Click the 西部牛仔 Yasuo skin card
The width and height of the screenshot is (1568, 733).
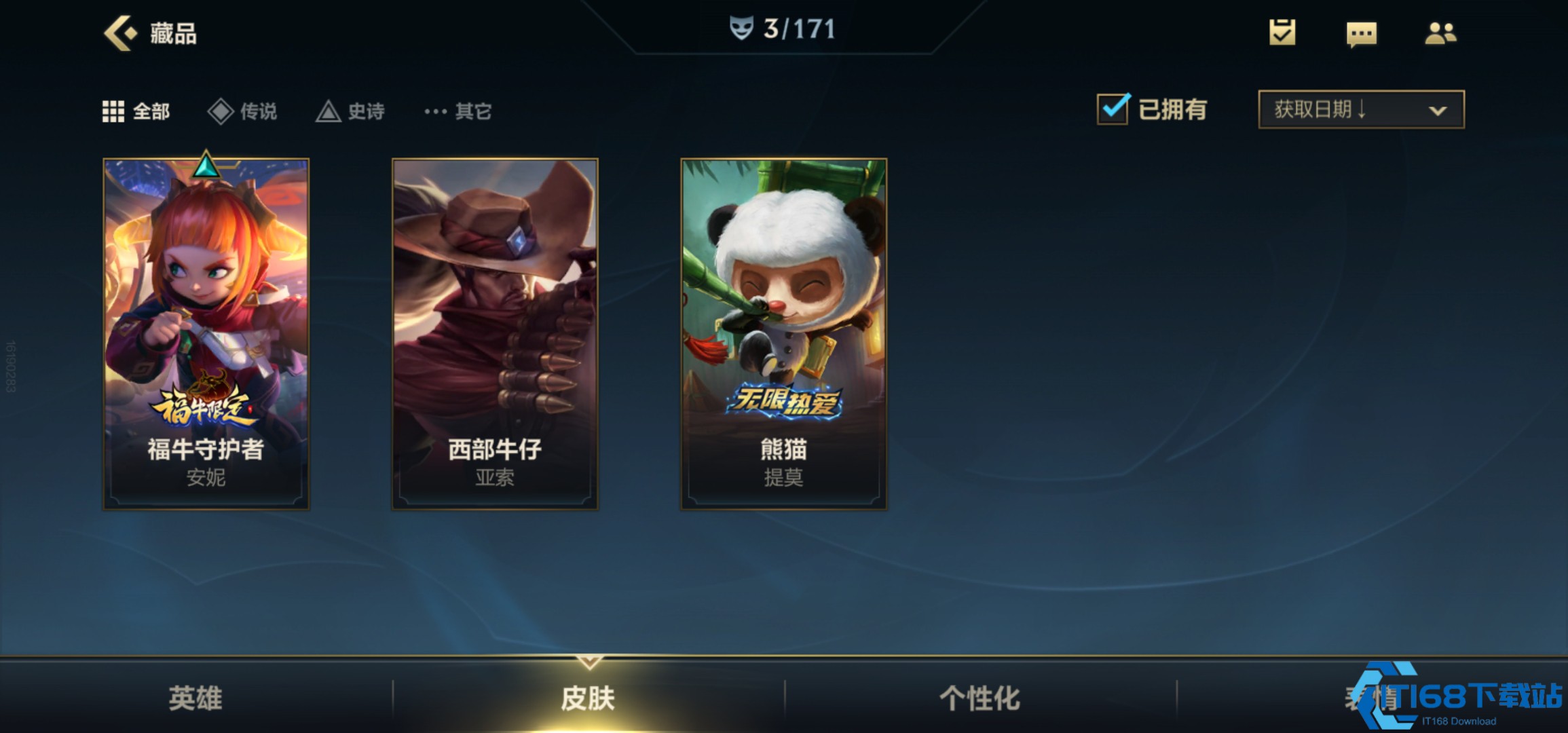495,333
